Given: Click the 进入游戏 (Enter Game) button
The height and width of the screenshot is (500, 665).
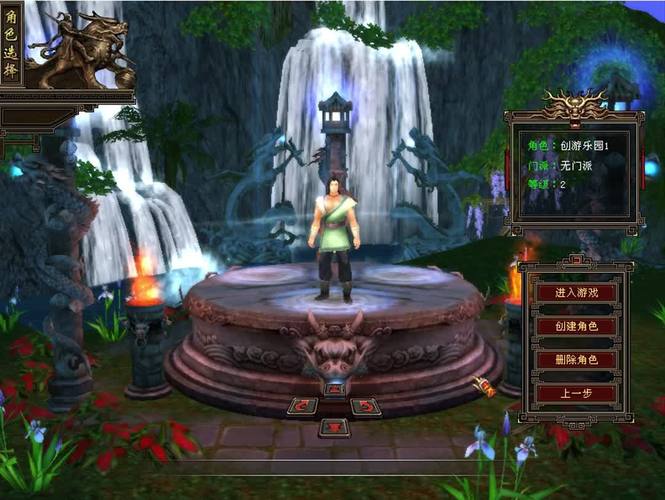Looking at the screenshot, I should [575, 292].
